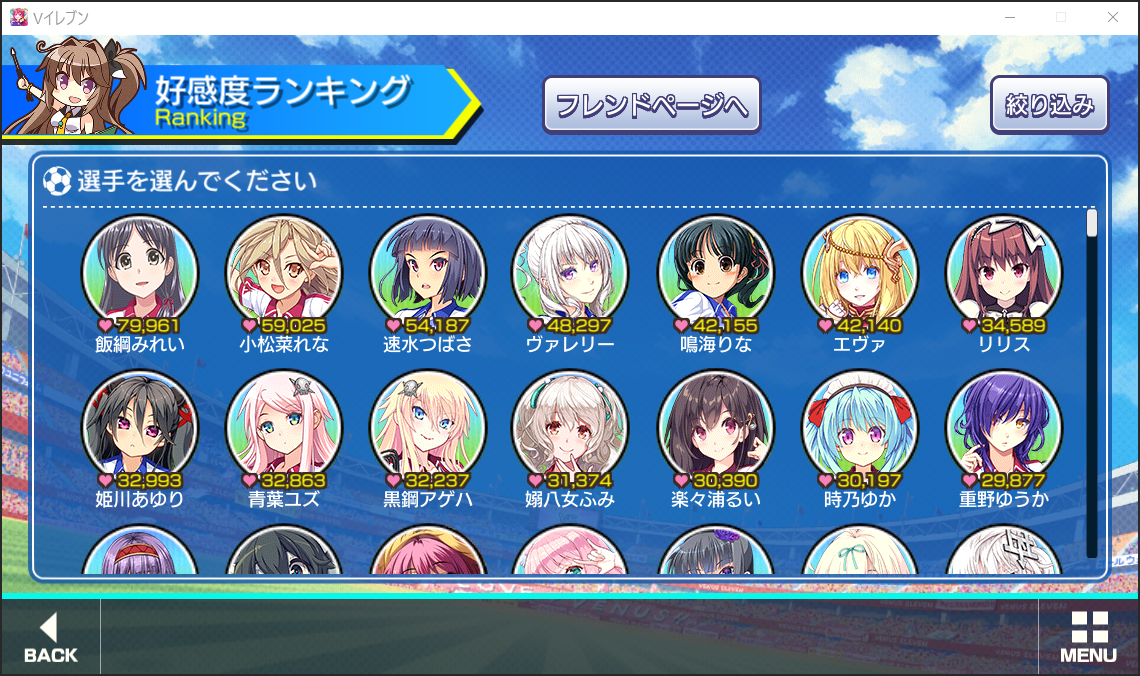
Task: Pick the 嫋八女ふみ portrait
Action: [570, 426]
